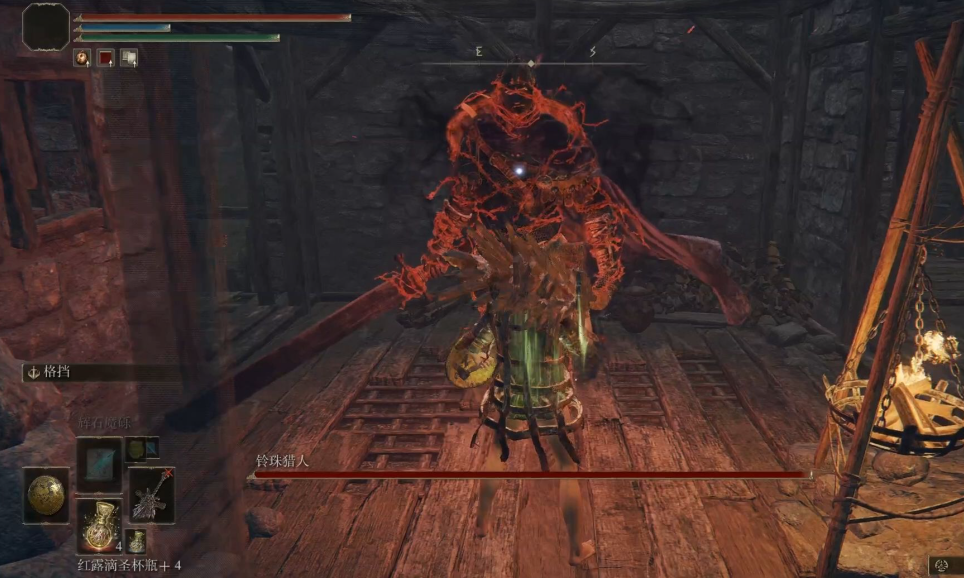Click the compass bar above the enemy
The width and height of the screenshot is (964, 578).
tap(531, 62)
